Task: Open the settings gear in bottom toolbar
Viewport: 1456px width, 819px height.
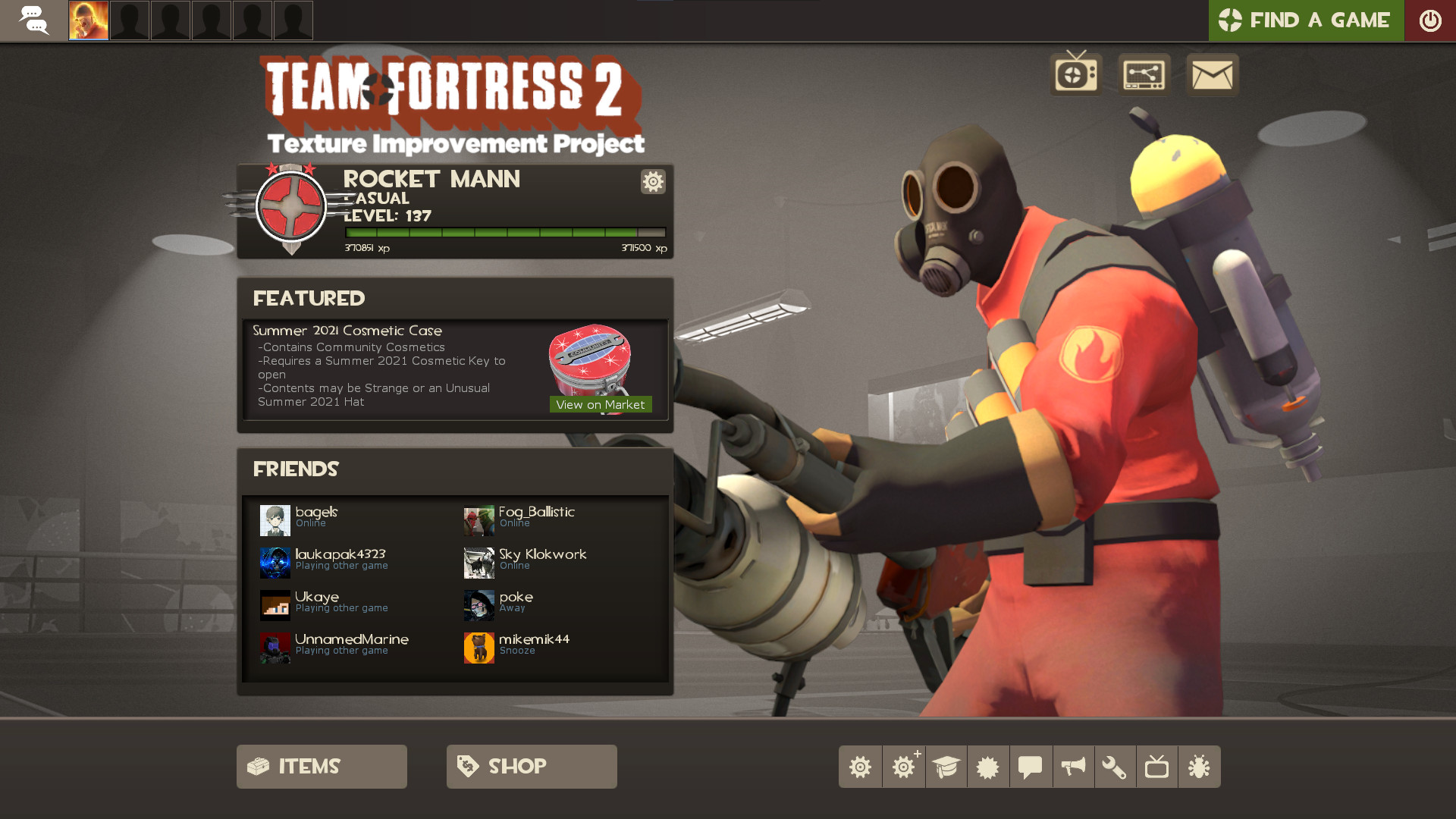Action: (860, 766)
